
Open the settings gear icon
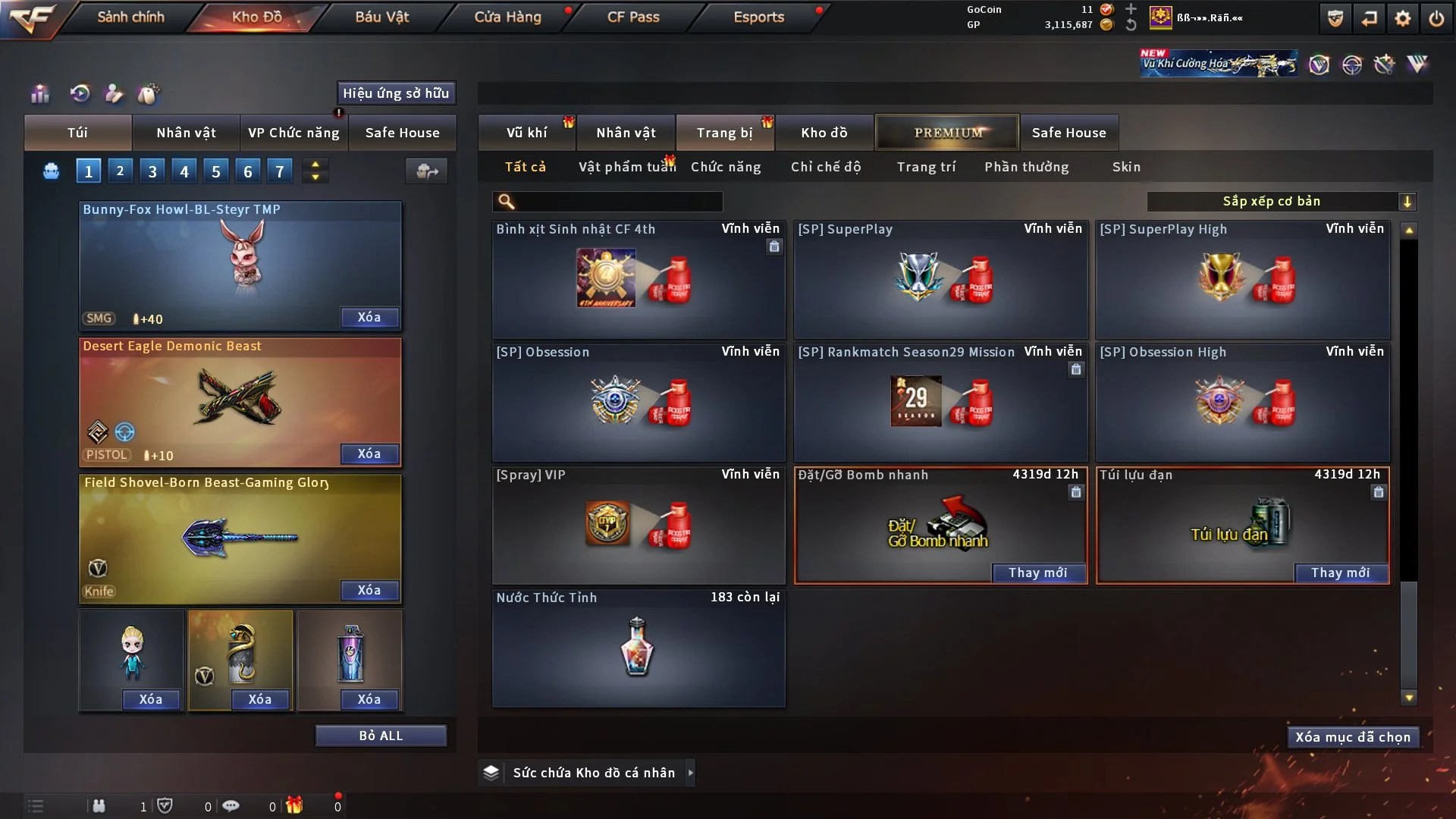pyautogui.click(x=1402, y=18)
